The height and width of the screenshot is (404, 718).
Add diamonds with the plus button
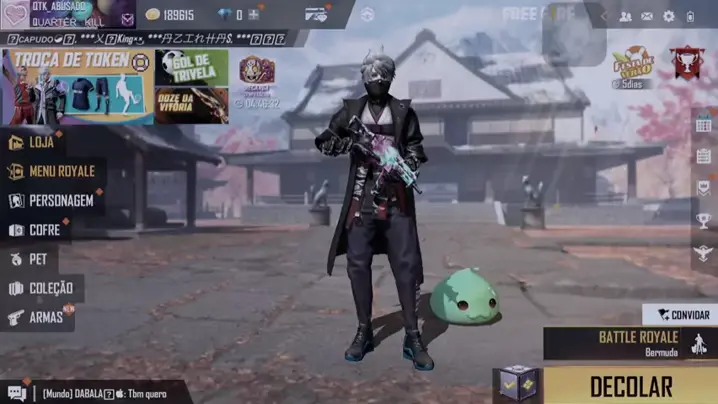click(x=254, y=15)
